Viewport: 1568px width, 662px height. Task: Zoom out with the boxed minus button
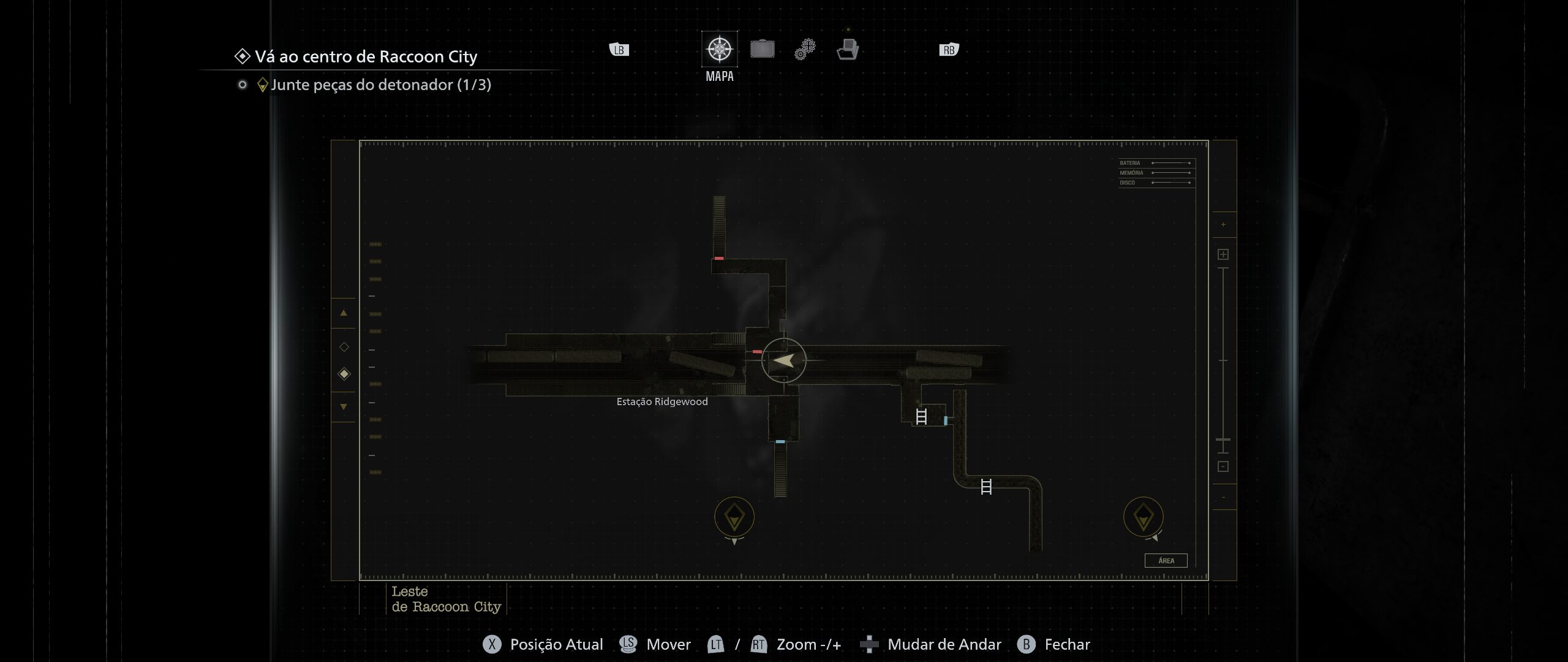pos(1223,466)
